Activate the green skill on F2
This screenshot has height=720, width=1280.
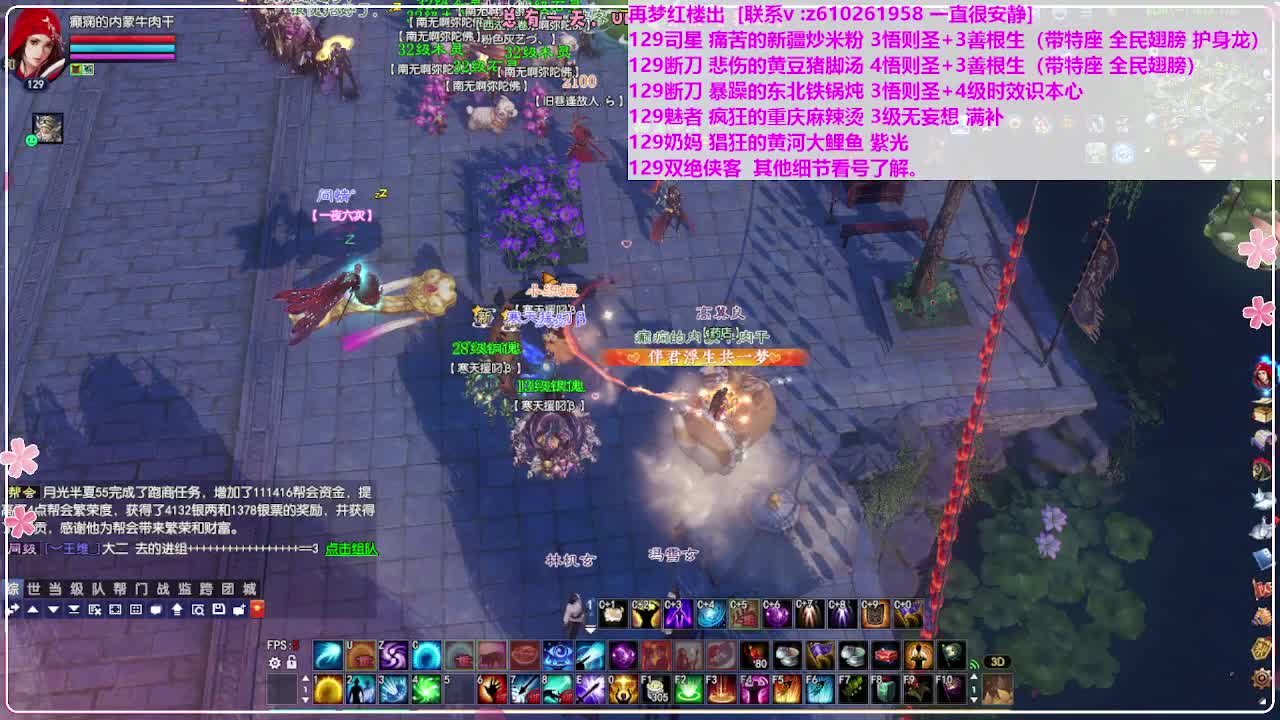686,690
